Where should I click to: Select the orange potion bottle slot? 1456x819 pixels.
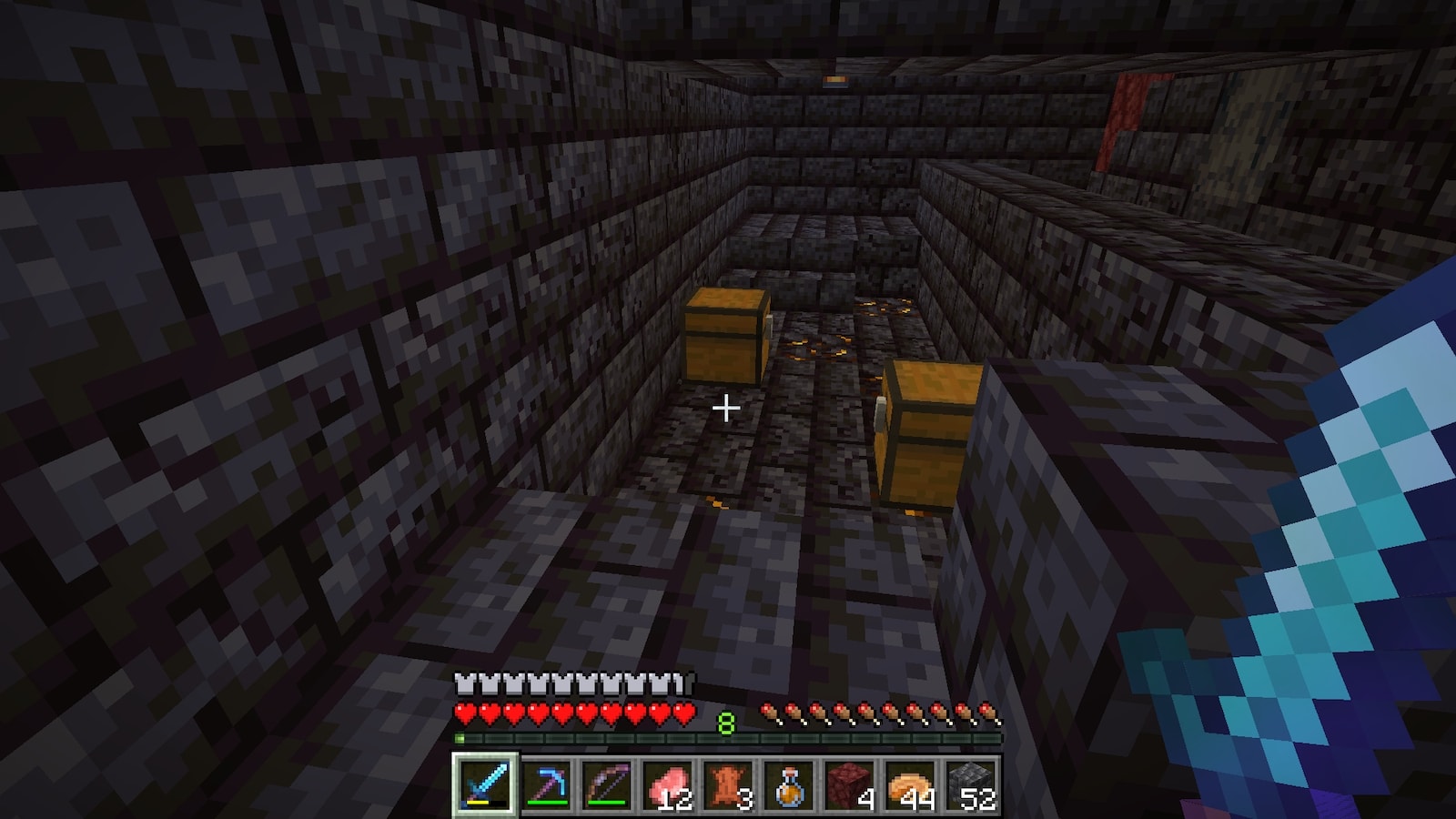788,784
